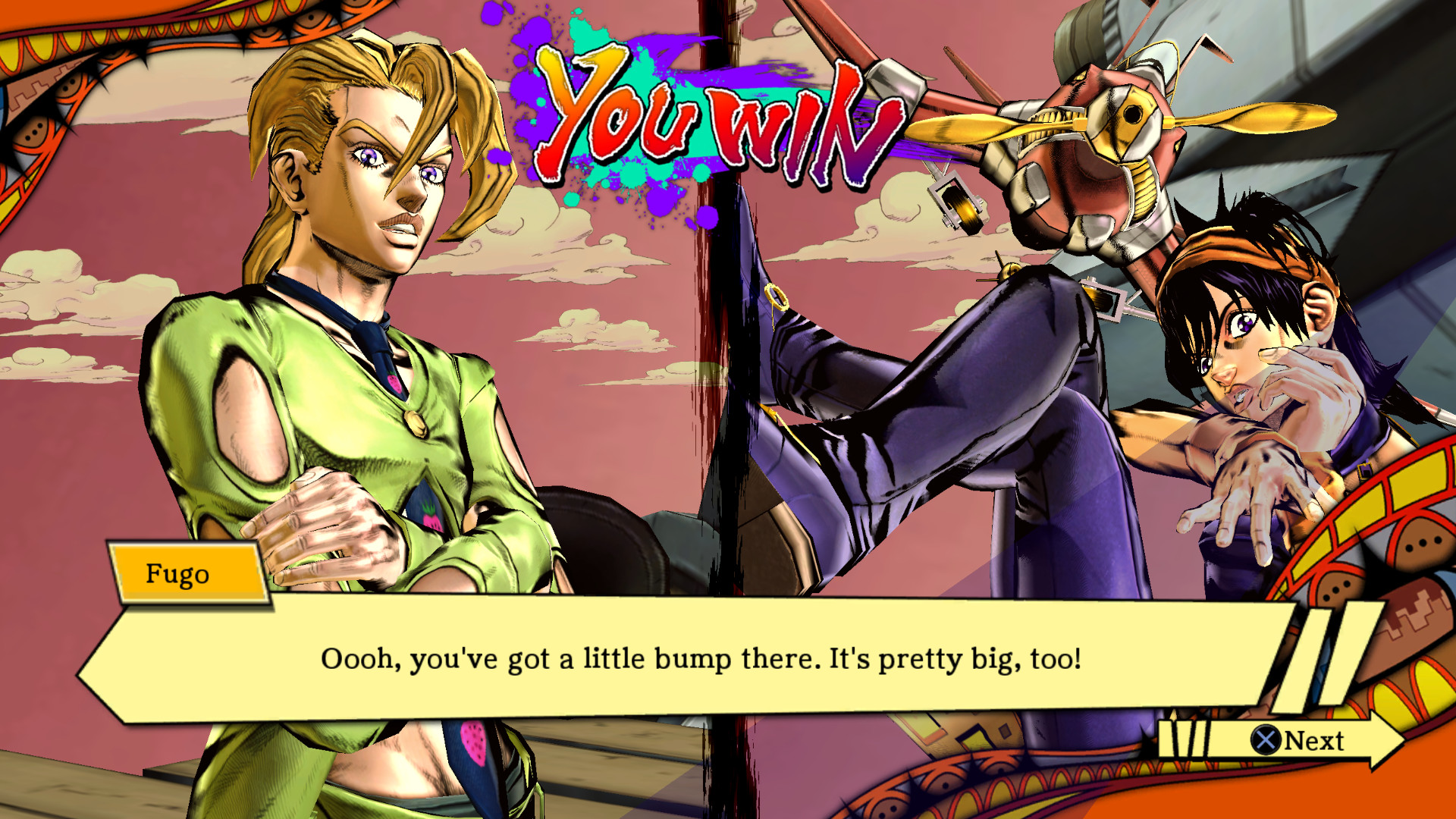
Task: Click the 'You Win' splash graphic
Action: point(705,121)
